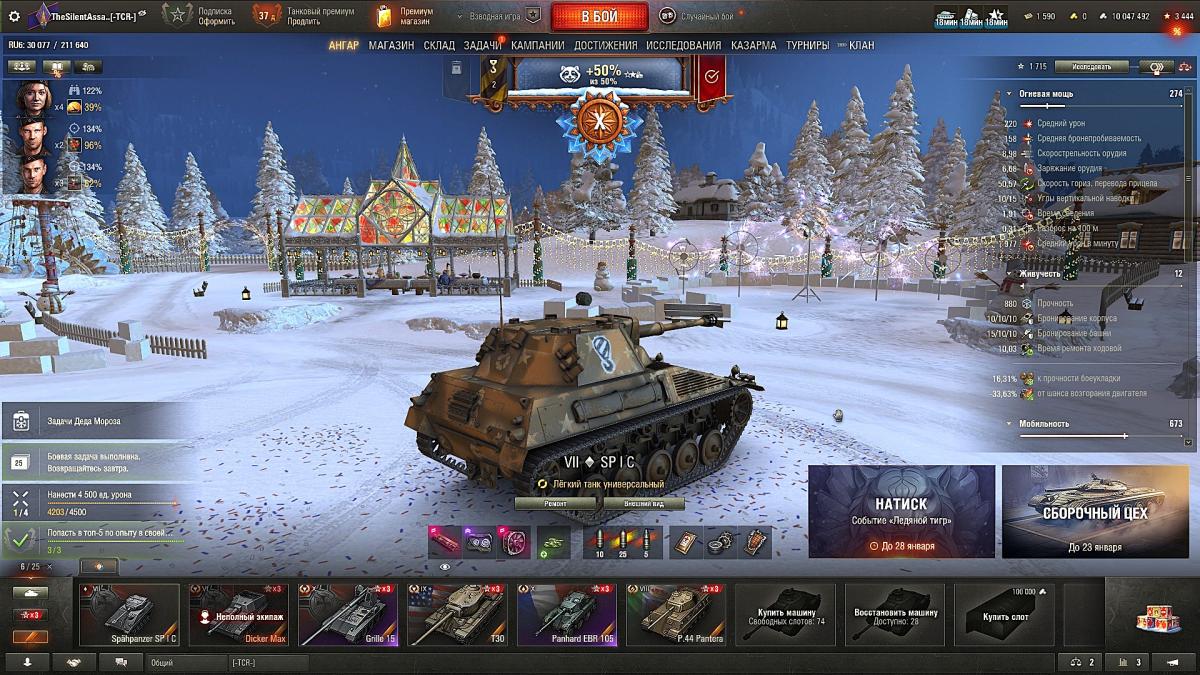Choose the T30 tank from carousel
The height and width of the screenshot is (675, 1200).
pos(457,616)
